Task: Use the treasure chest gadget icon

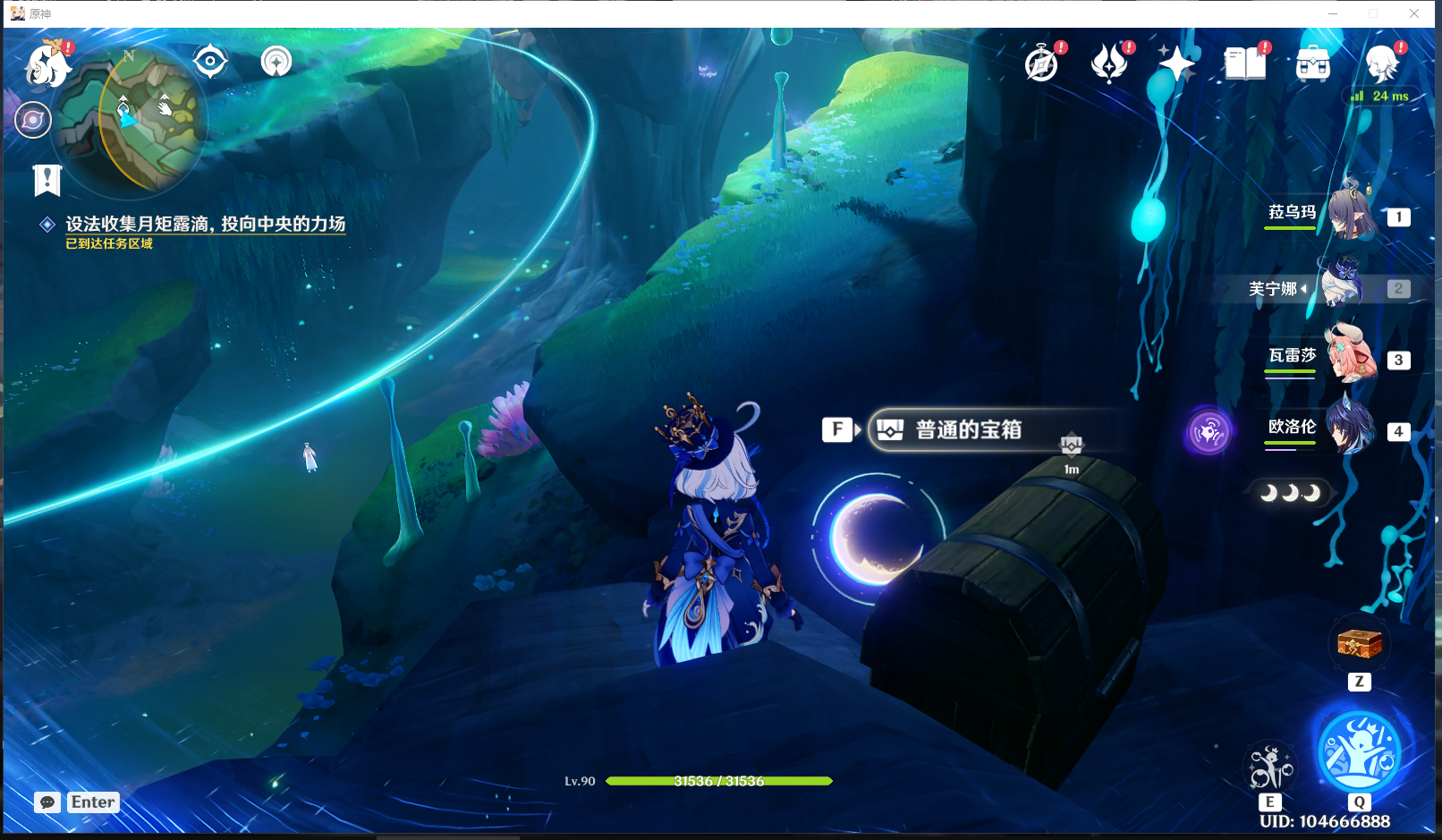Action: 1359,643
